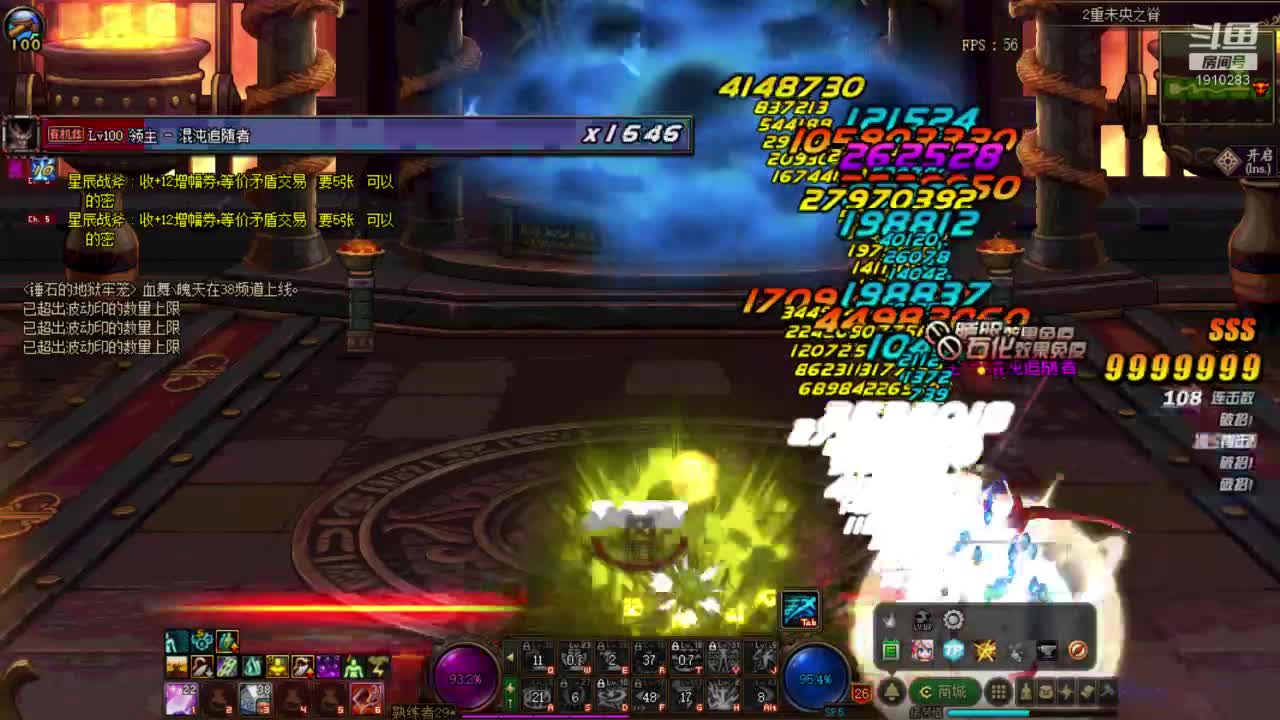Click the bell notification icon
The height and width of the screenshot is (720, 1280).
click(891, 692)
